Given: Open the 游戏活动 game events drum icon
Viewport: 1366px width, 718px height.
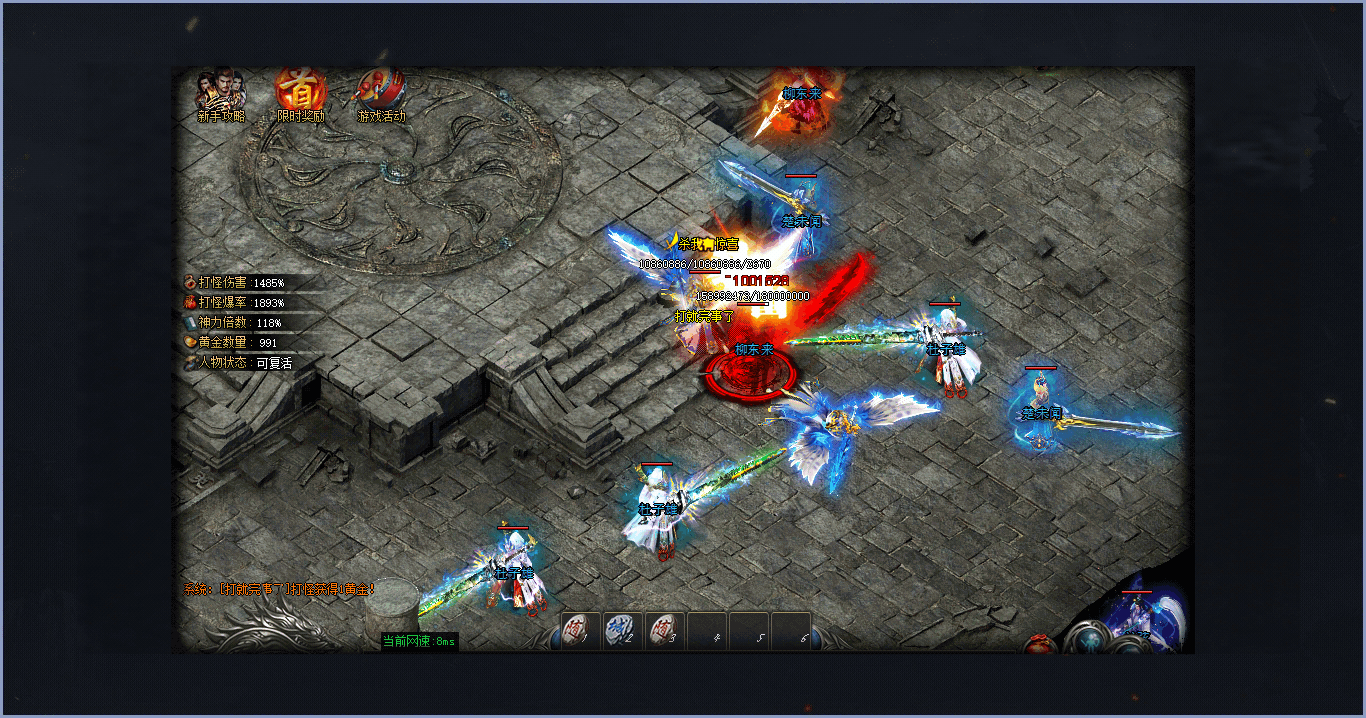Looking at the screenshot, I should pos(381,91).
